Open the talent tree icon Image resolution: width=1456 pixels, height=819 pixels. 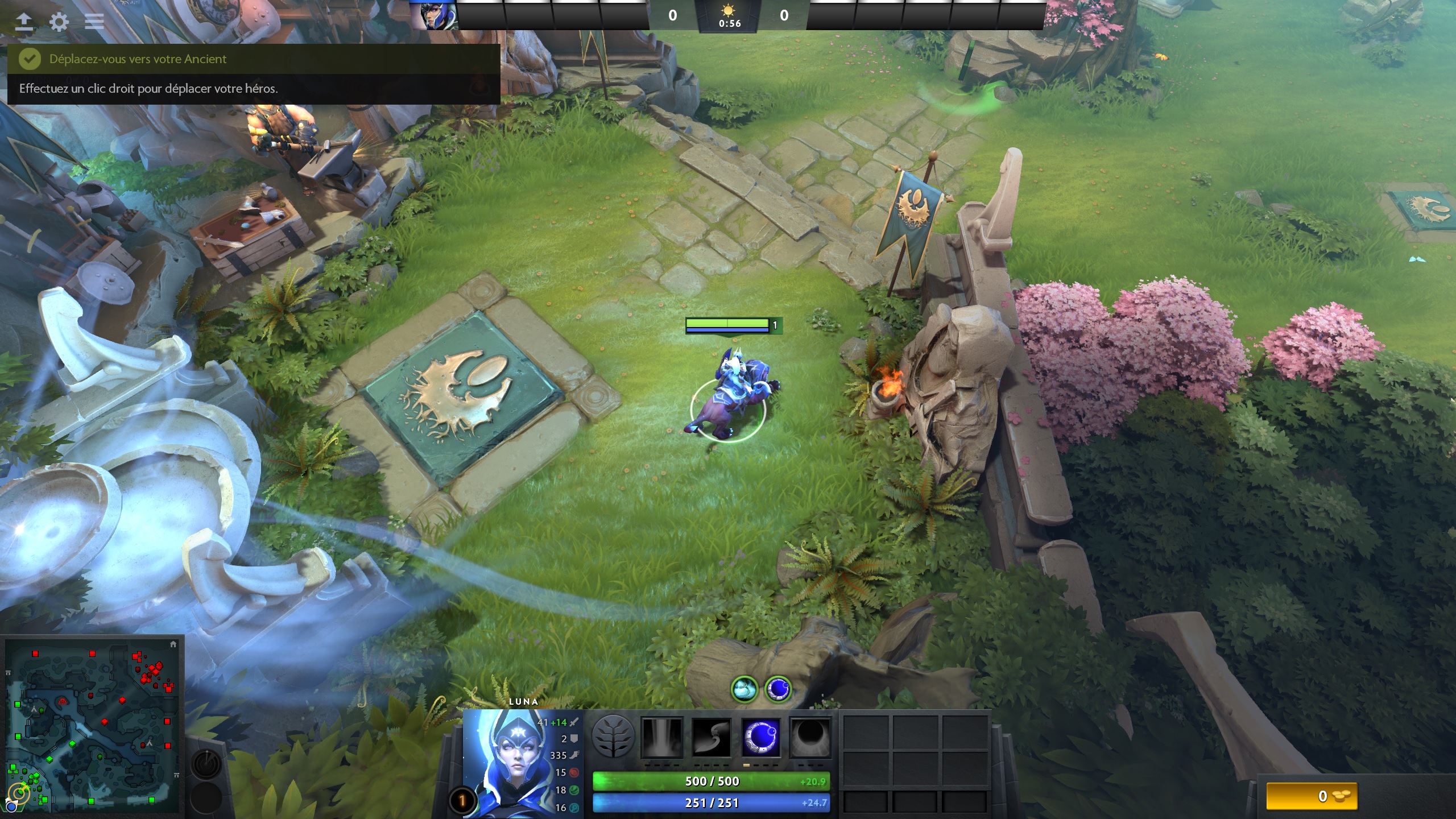coord(613,737)
